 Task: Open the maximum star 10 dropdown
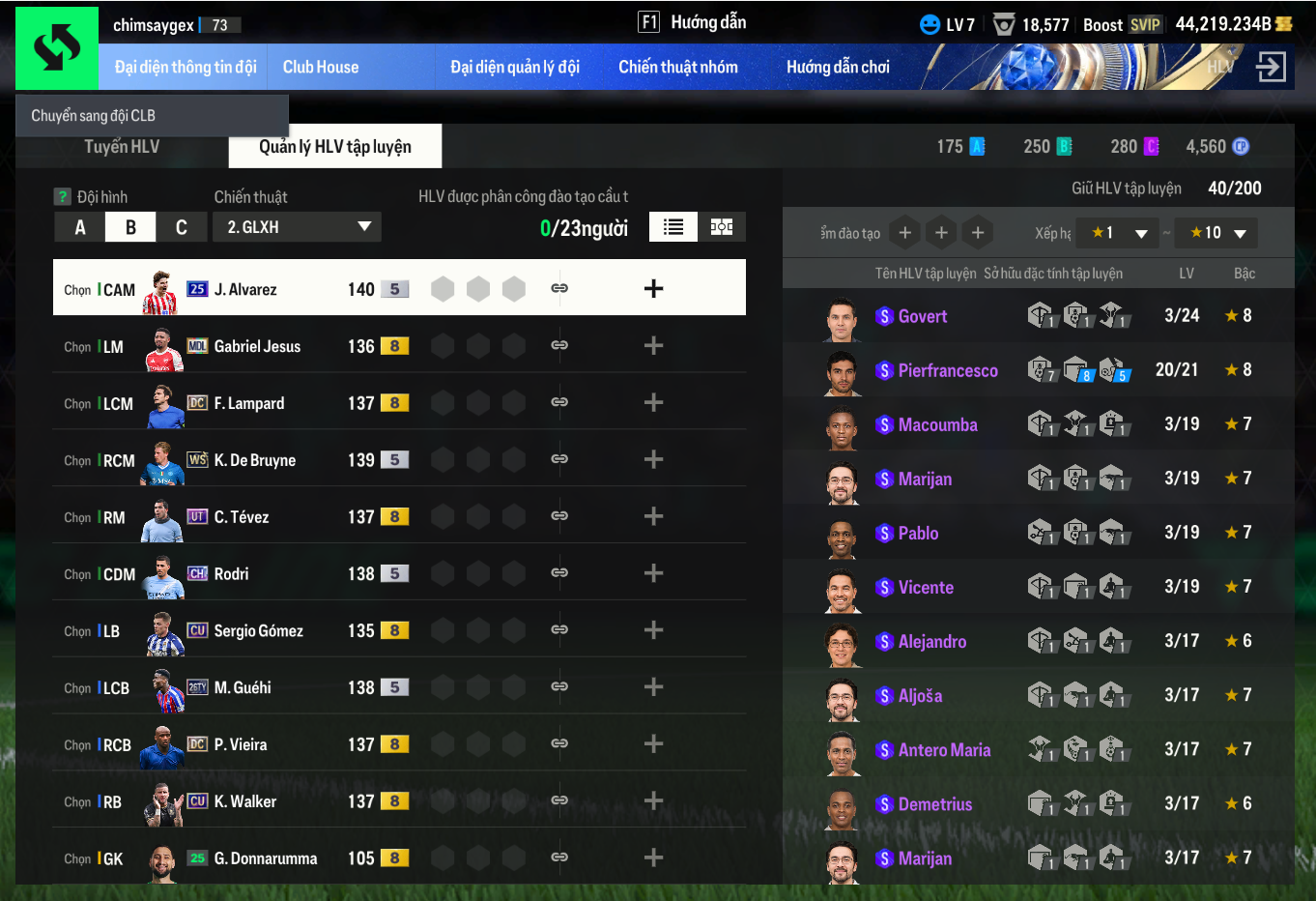(x=1216, y=233)
